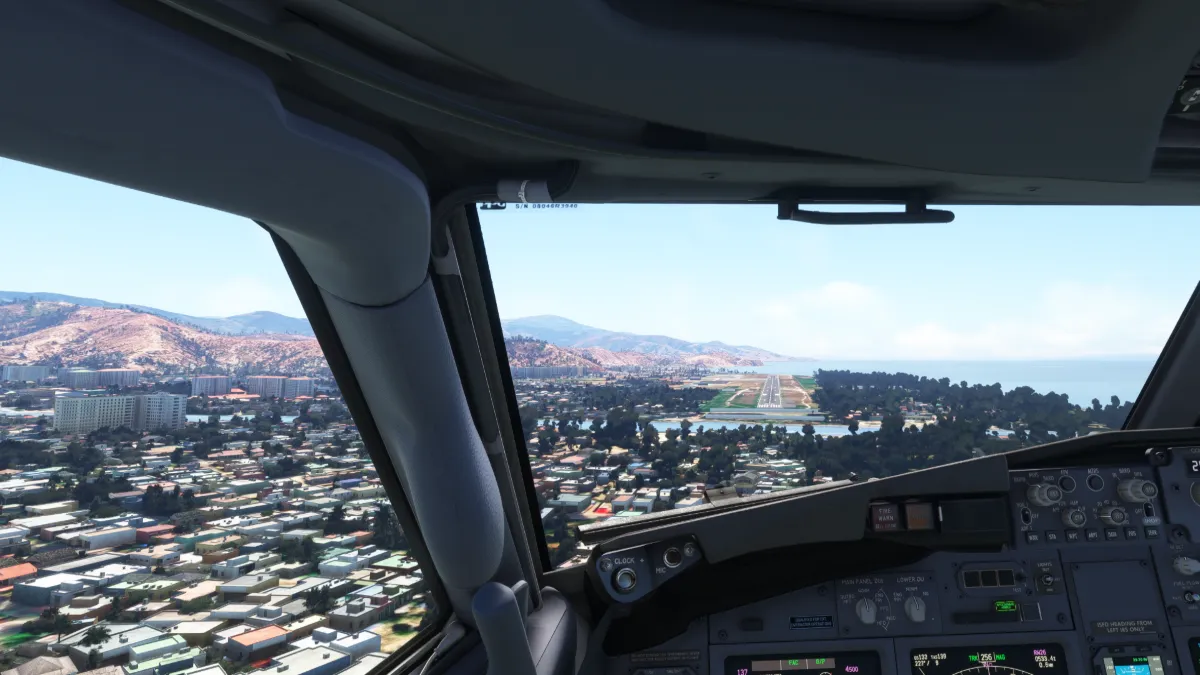Viewport: 1200px width, 675px height.
Task: Turn the LOWER DU selector knob
Action: coord(915,608)
